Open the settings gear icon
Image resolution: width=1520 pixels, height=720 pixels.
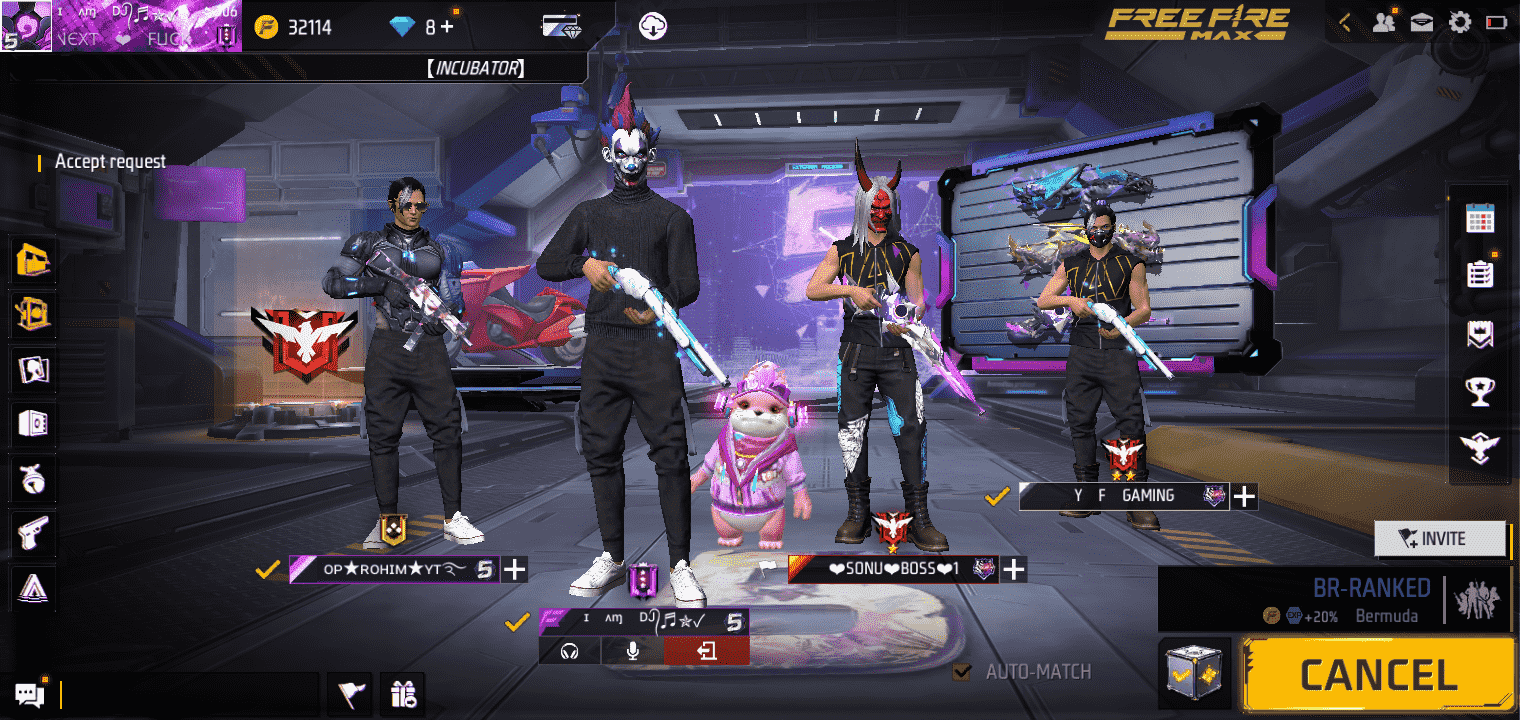click(1459, 22)
